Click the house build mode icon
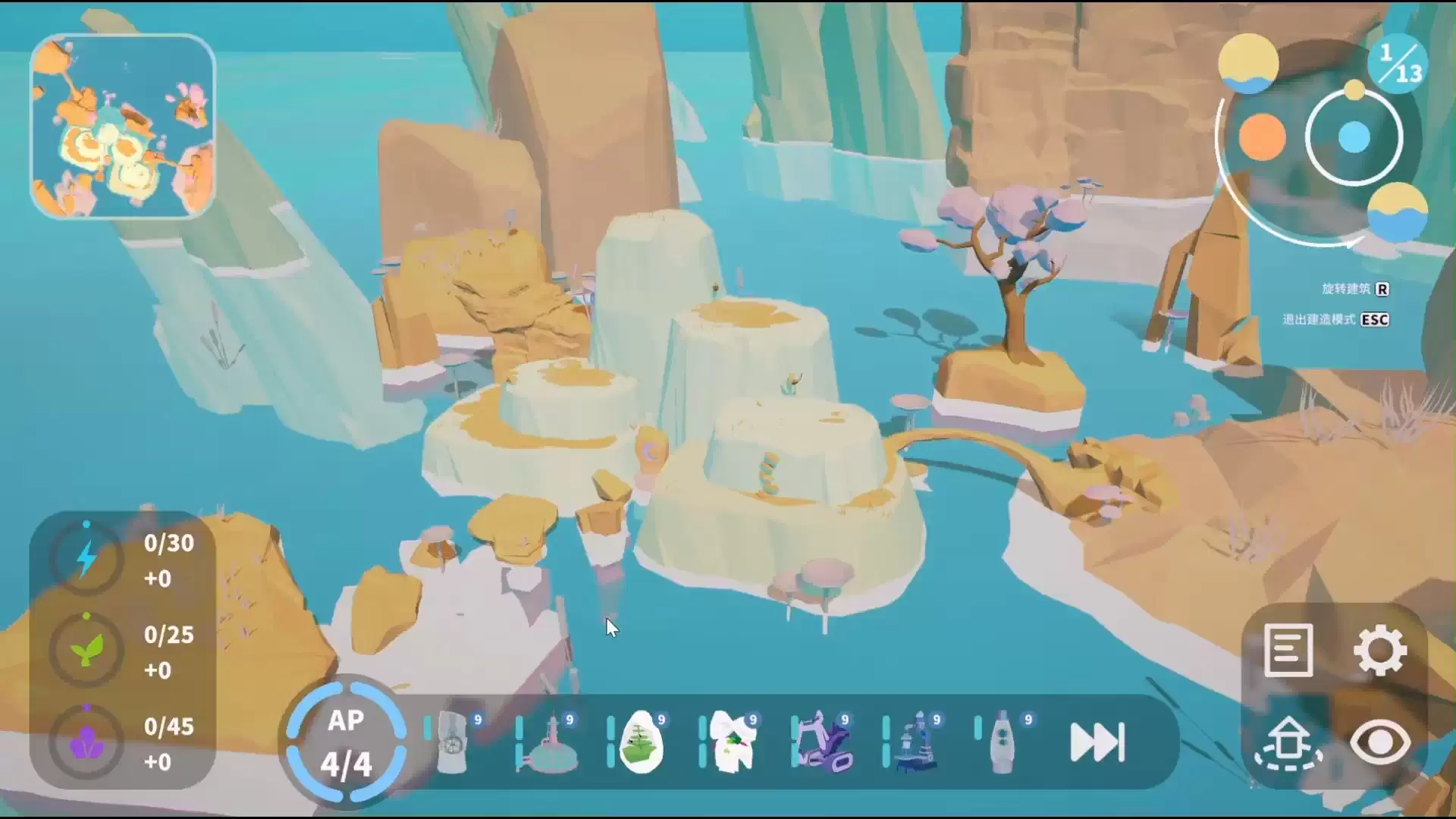The width and height of the screenshot is (1456, 819). (x=1288, y=742)
